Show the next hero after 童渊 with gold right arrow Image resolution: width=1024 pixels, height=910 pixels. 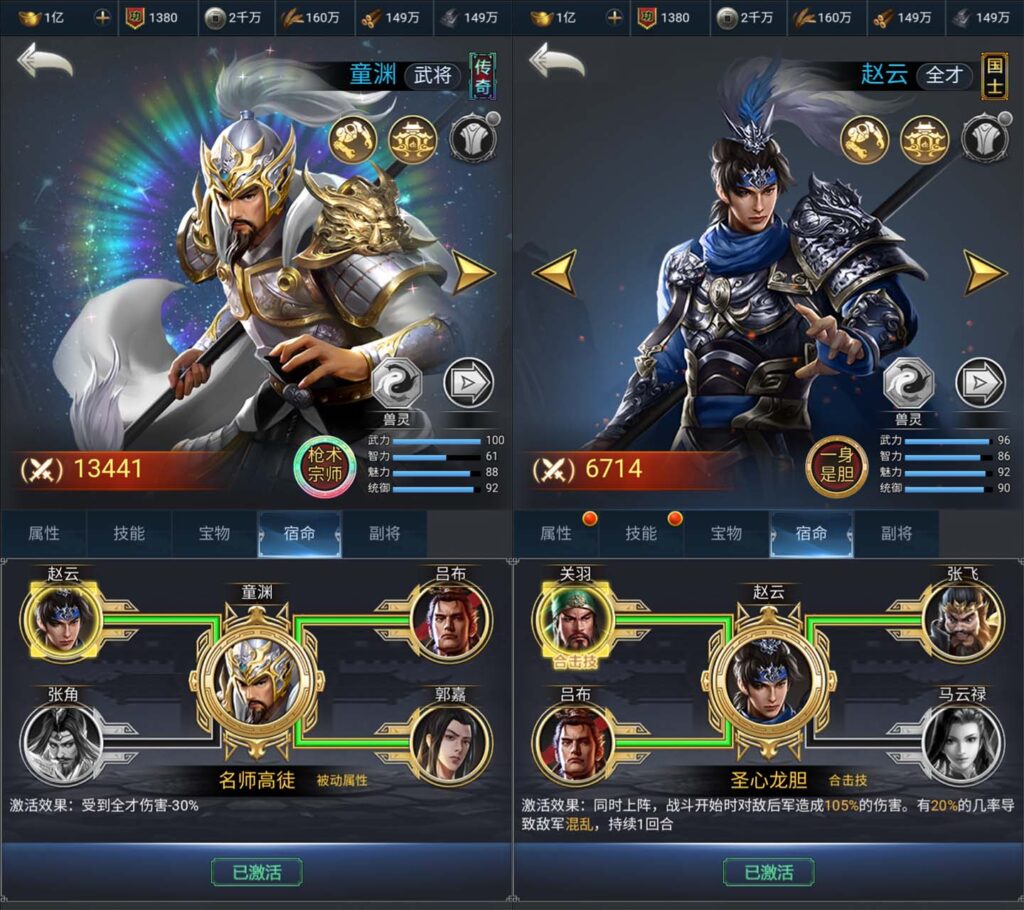[x=473, y=272]
